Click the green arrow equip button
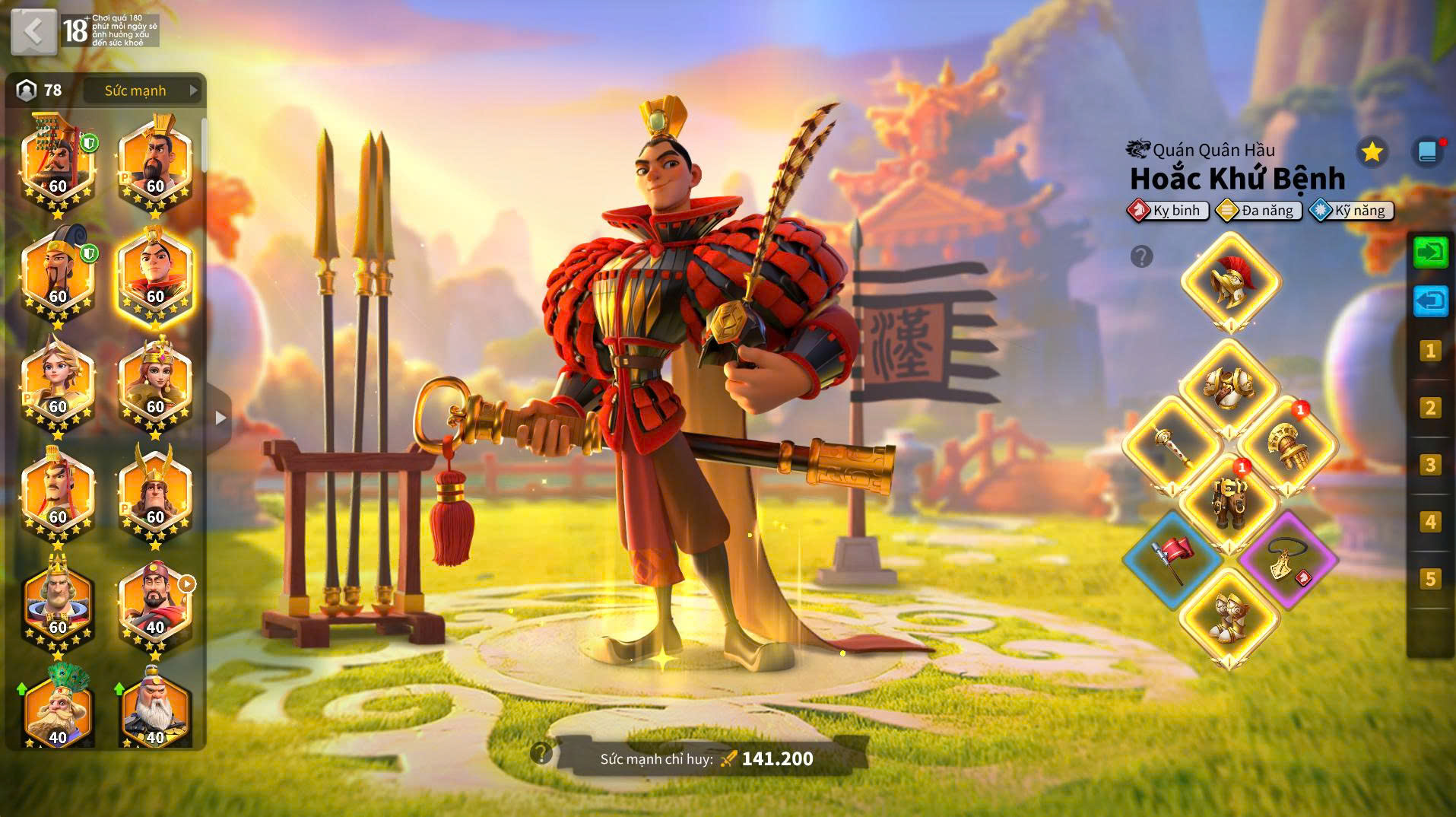Viewport: 1456px width, 817px height. pos(1430,252)
